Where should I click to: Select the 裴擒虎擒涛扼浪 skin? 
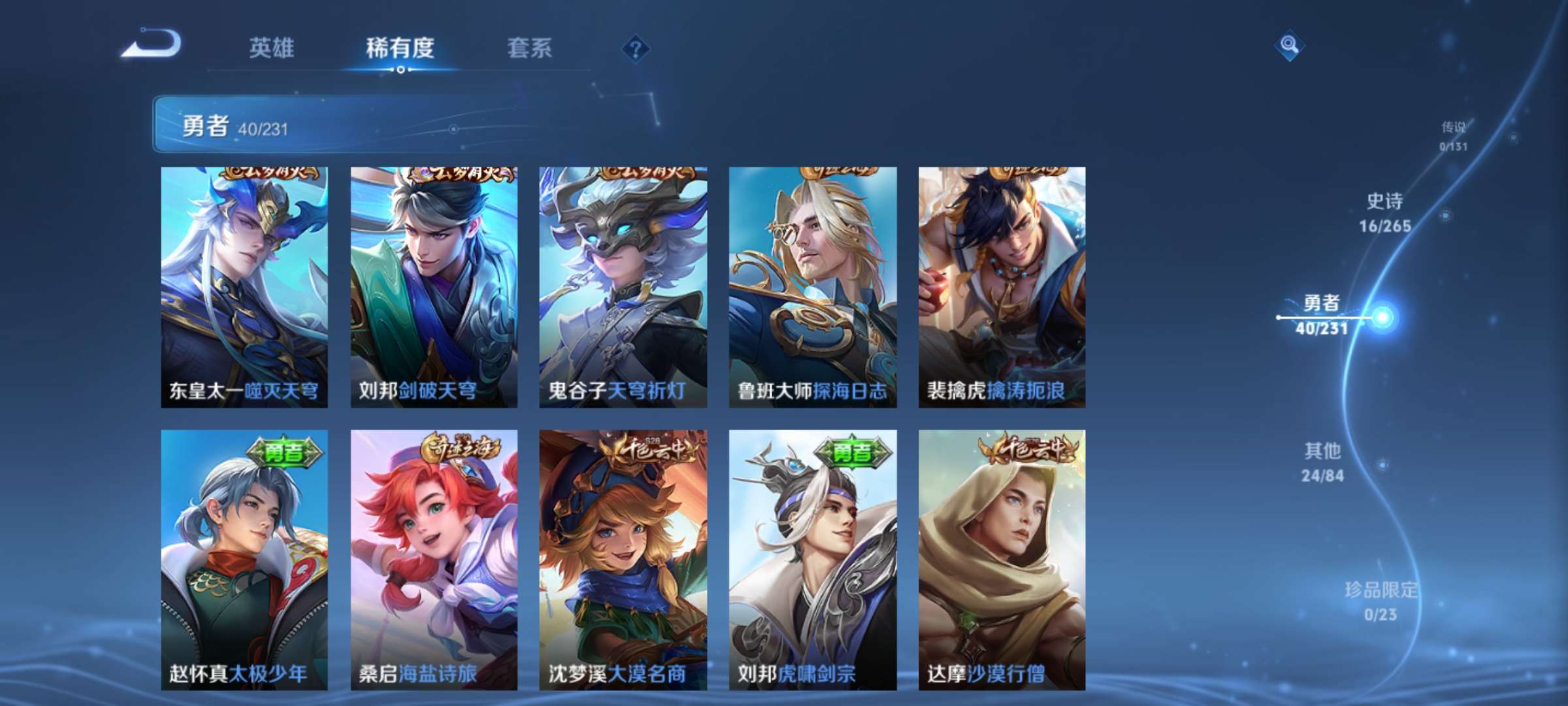tap(1002, 288)
